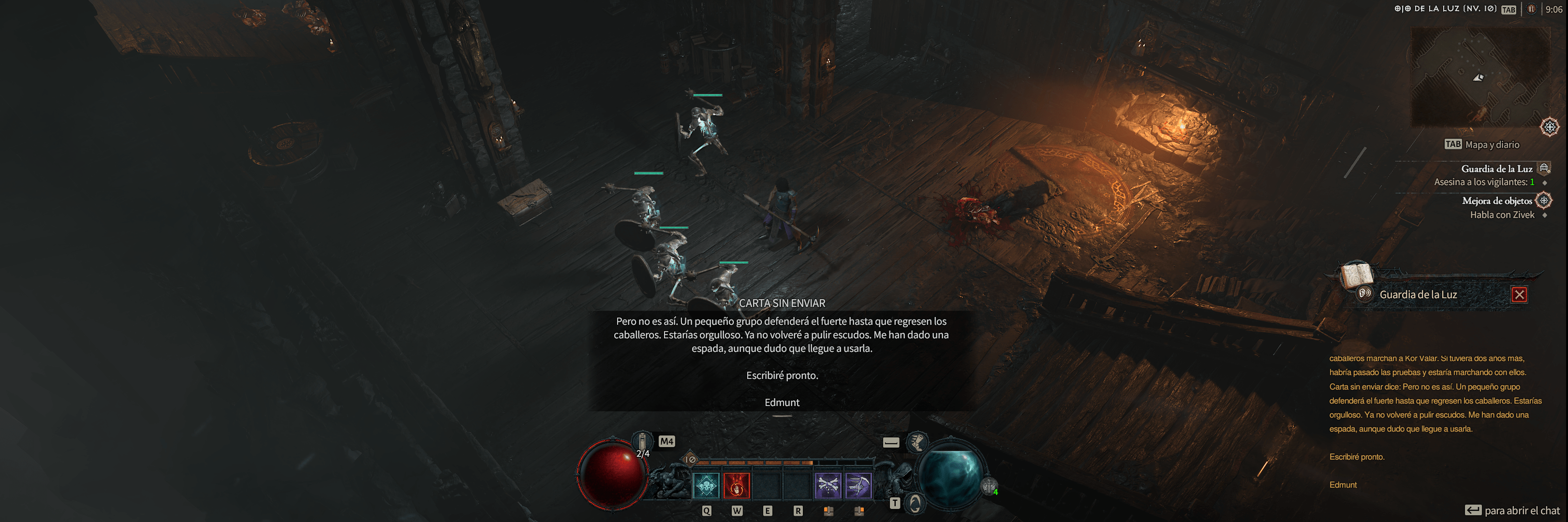1568x522 pixels.
Task: Click the town portal swirl icon
Action: 915,503
